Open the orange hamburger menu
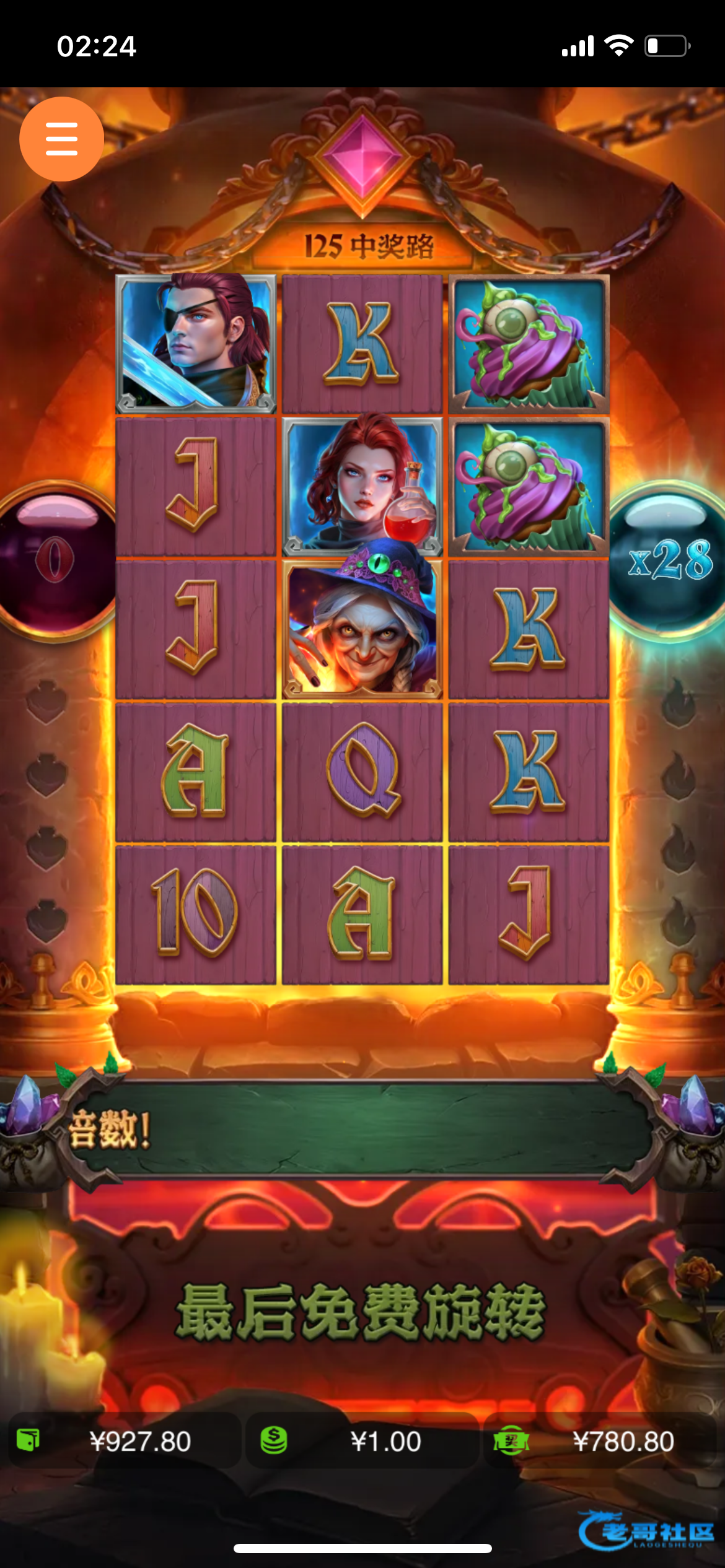725x1568 pixels. [61, 139]
